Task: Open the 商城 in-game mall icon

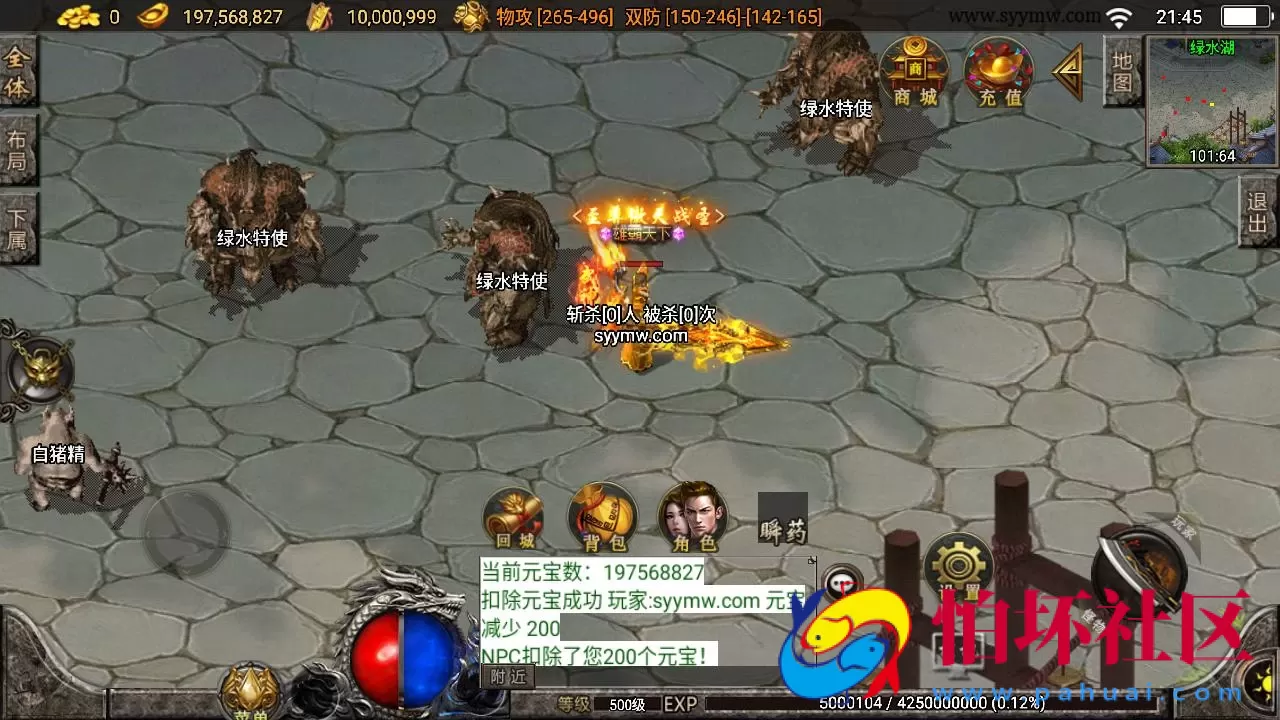Action: 913,70
